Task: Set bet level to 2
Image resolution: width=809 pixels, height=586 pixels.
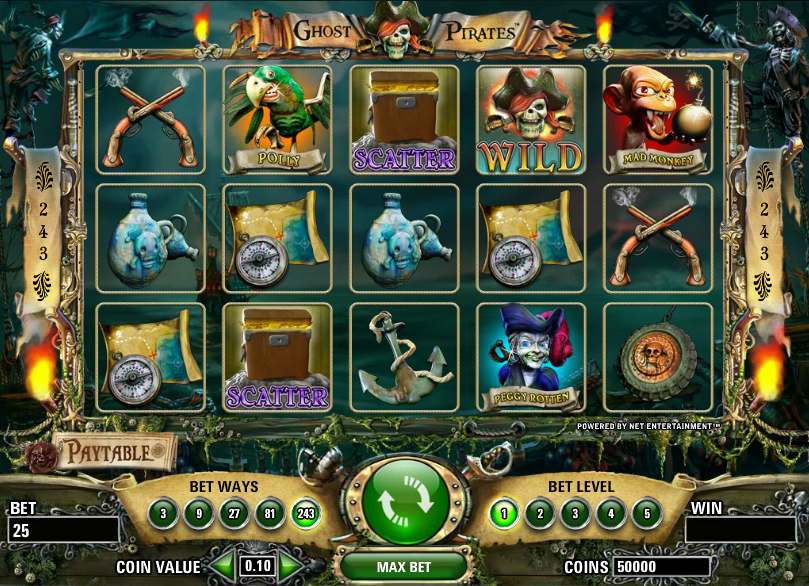Action: [x=540, y=515]
